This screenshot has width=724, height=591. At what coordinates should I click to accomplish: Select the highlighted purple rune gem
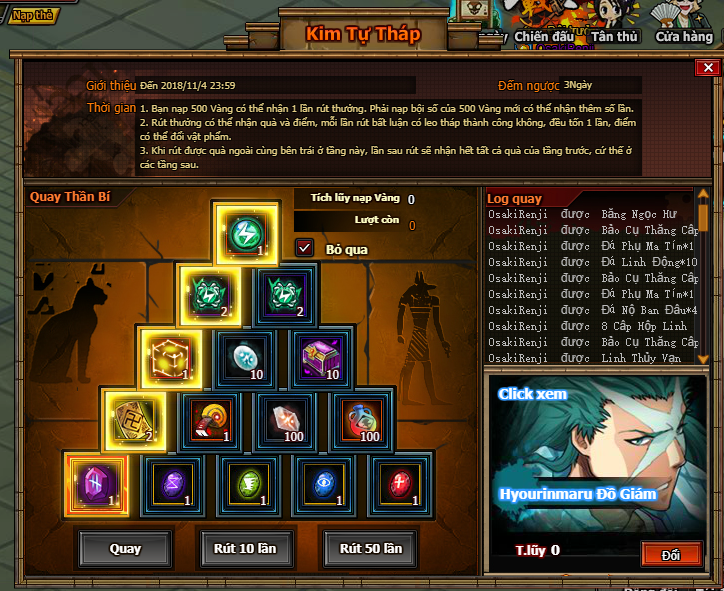[x=96, y=482]
